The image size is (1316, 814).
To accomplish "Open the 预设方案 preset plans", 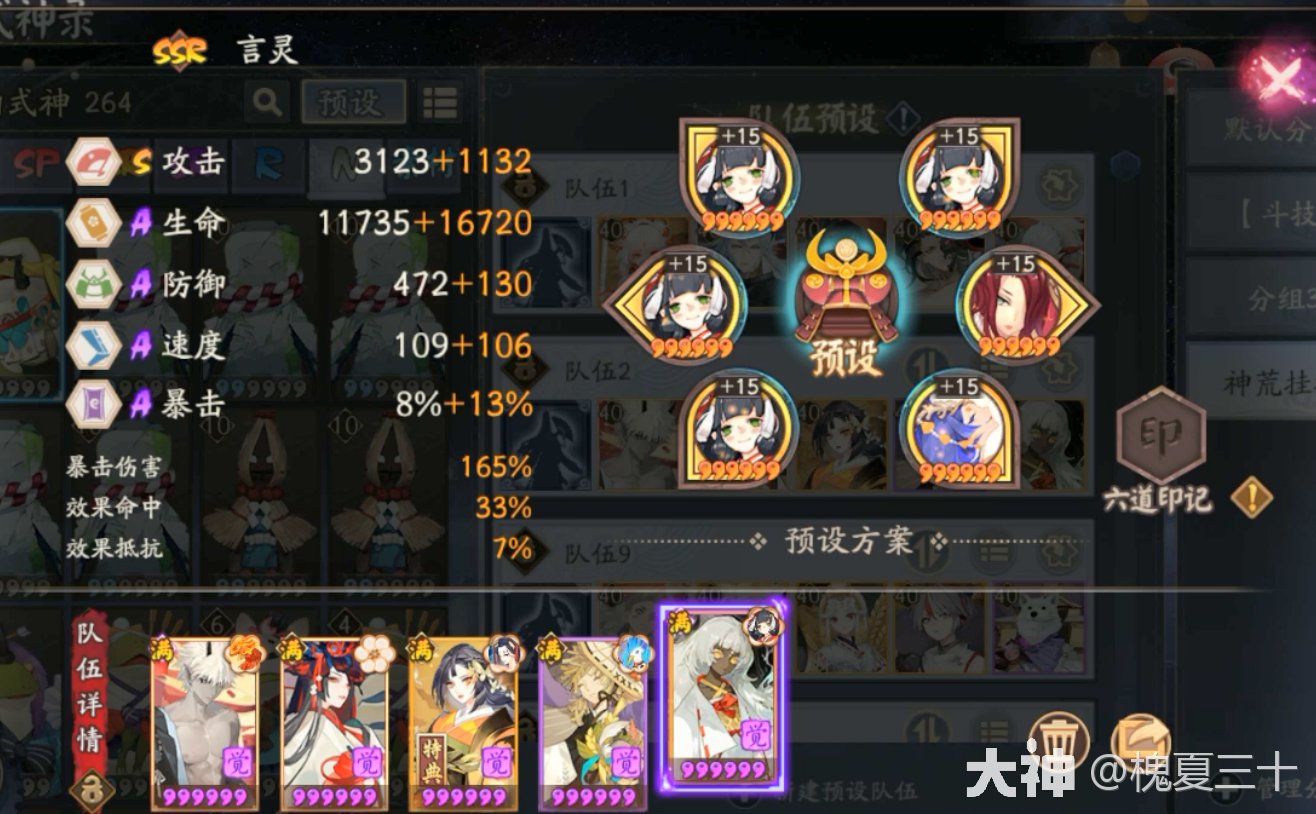I will (848, 542).
